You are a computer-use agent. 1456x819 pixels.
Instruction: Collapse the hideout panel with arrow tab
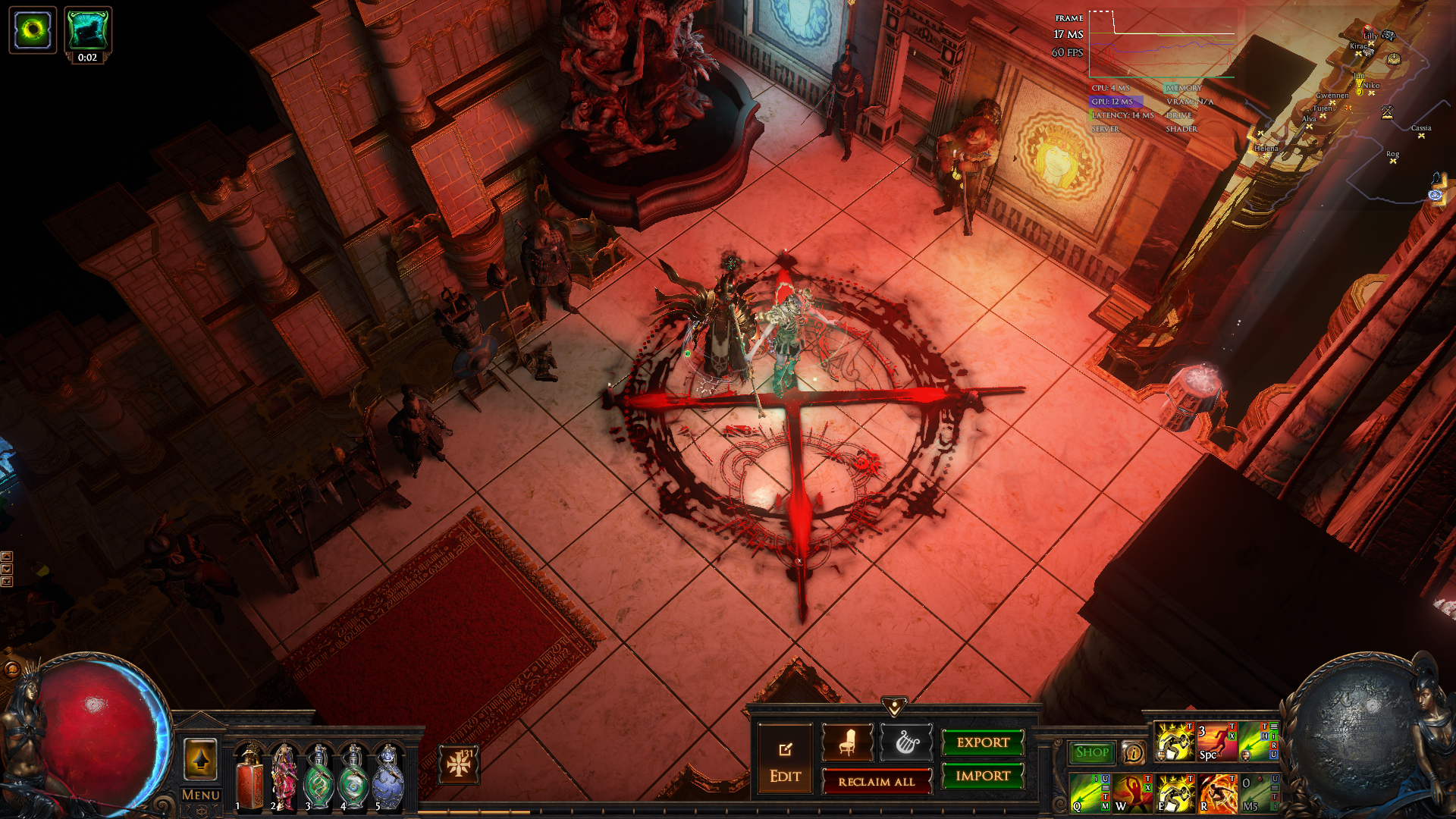click(x=895, y=708)
